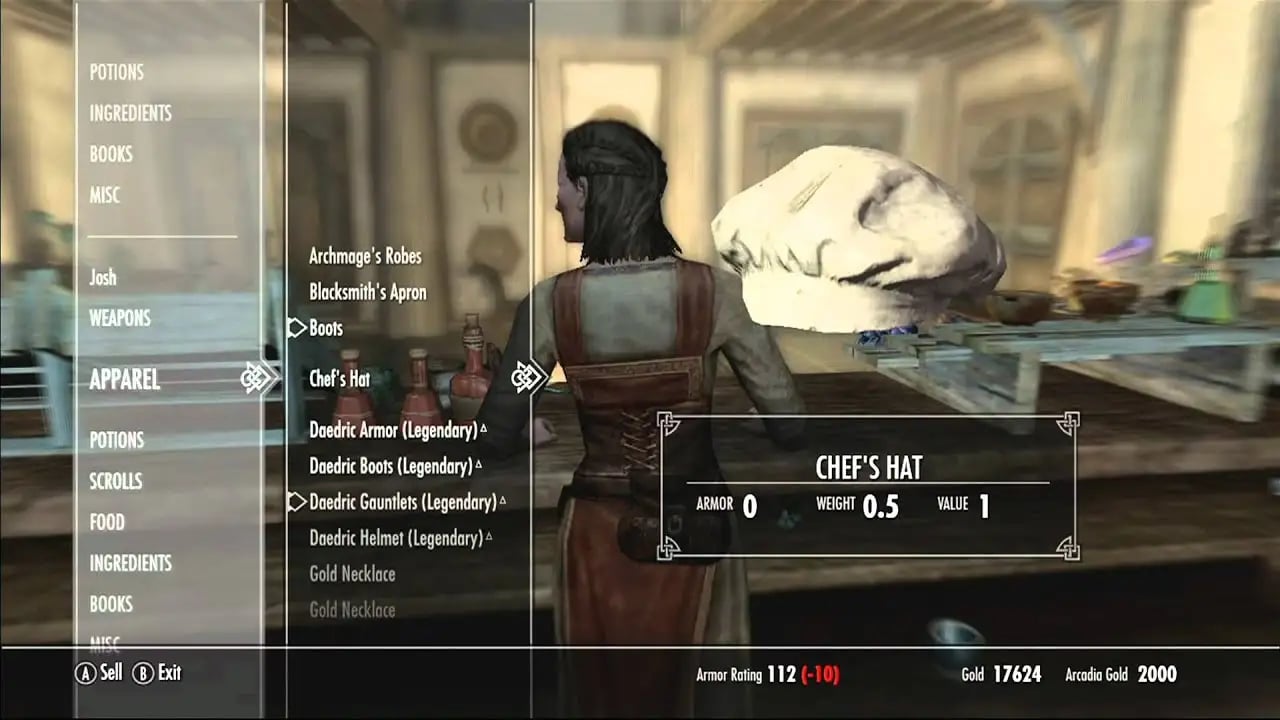Click Daedric Gauntlets (Legendary)
The image size is (1280, 720).
[403, 502]
